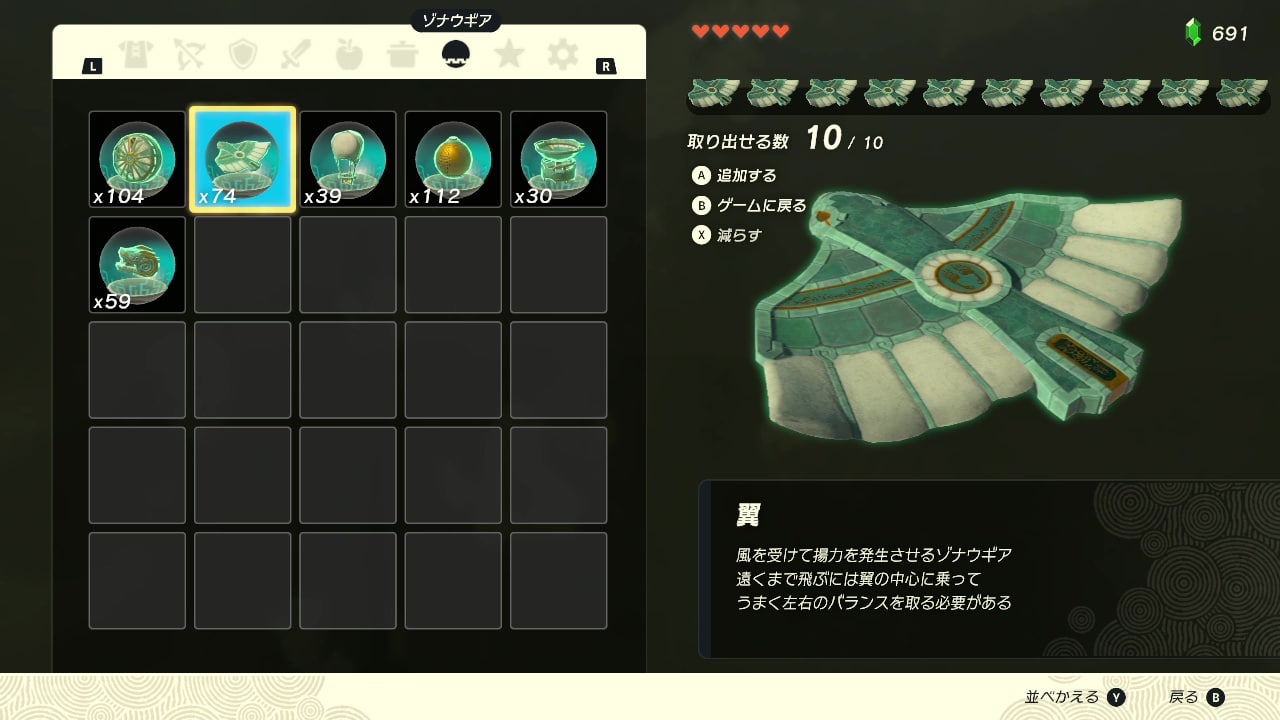Open the bow and arrows tab

click(189, 54)
